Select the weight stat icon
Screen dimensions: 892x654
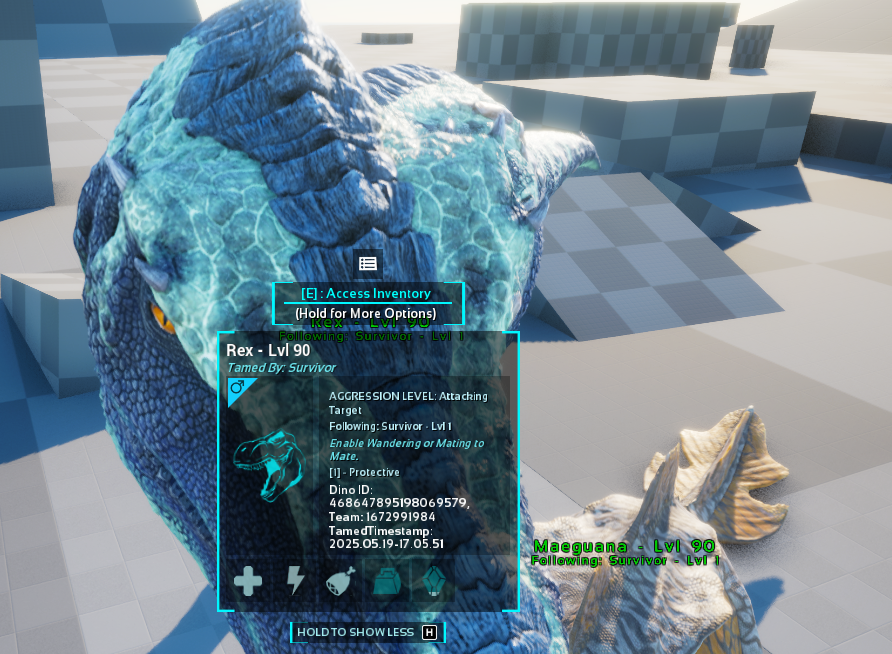click(x=387, y=580)
